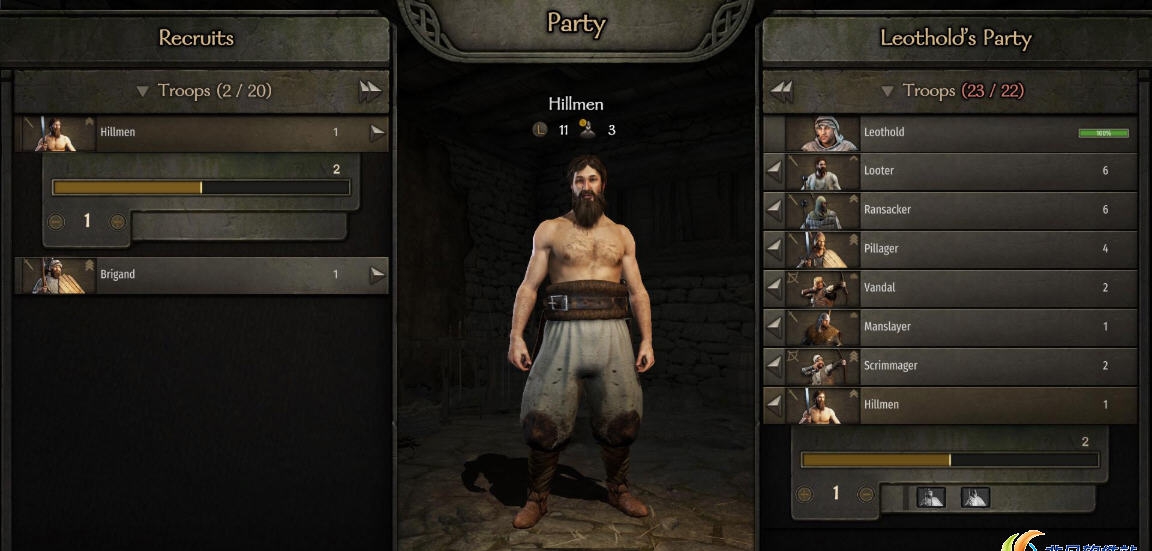Move Ransacker out using its left arrow
1152x551 pixels.
(x=774, y=210)
